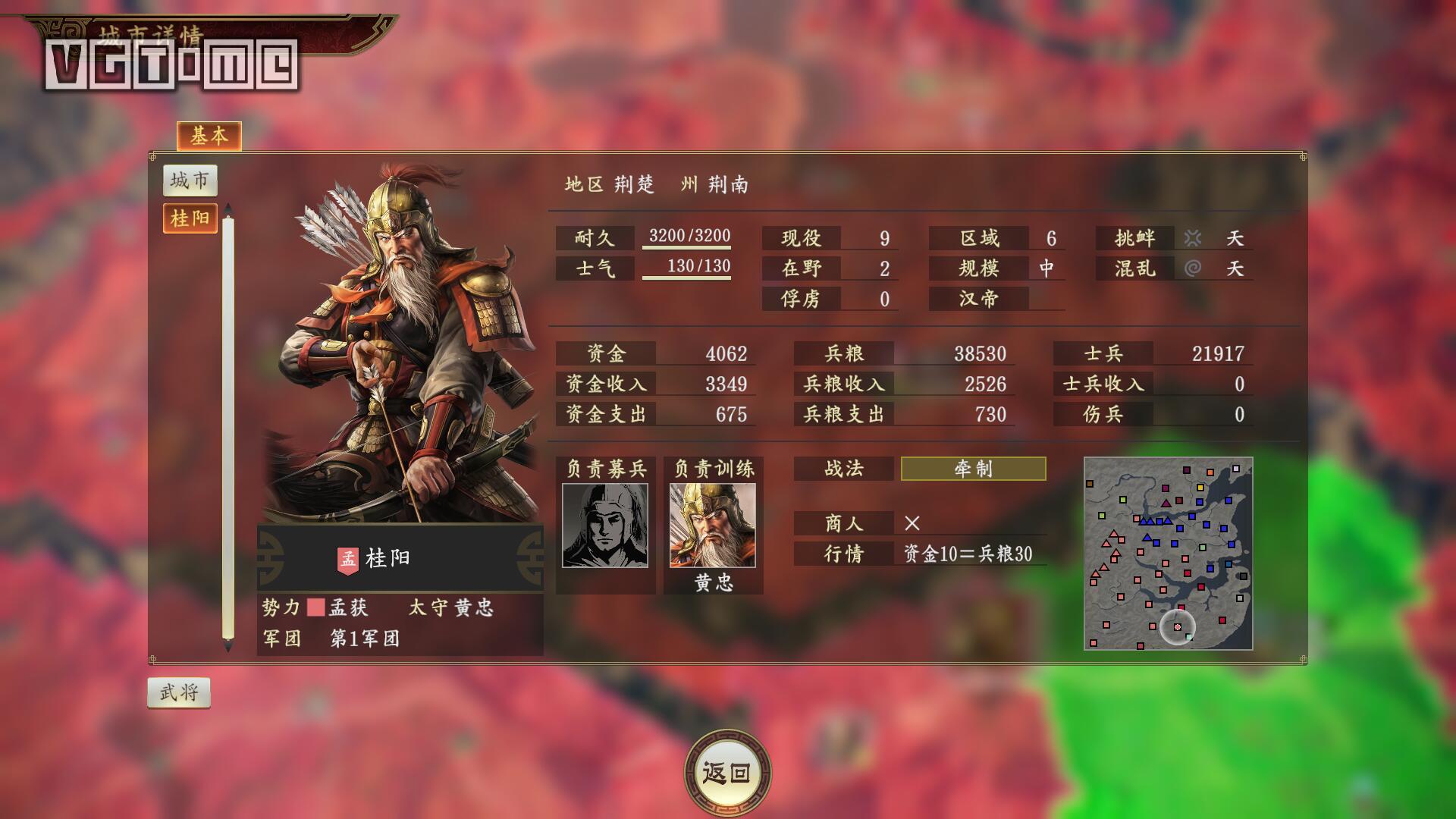This screenshot has height=819, width=1456.
Task: Click the morale bar showing 130/130
Action: [x=698, y=266]
